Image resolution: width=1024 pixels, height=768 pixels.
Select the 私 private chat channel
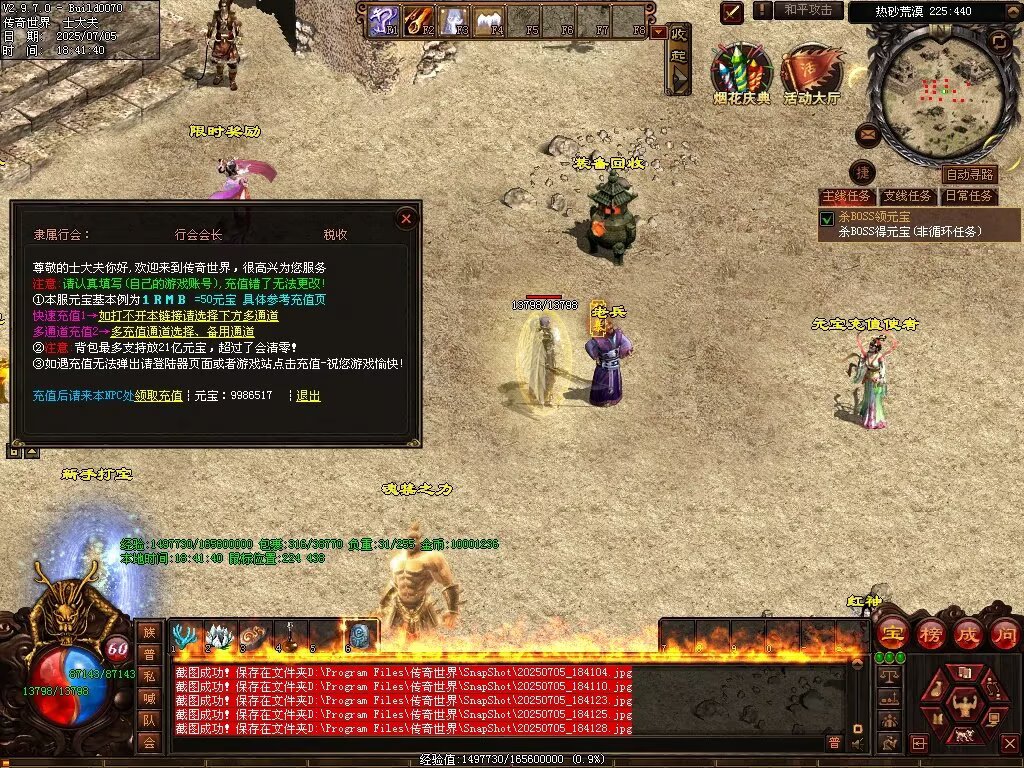click(149, 675)
